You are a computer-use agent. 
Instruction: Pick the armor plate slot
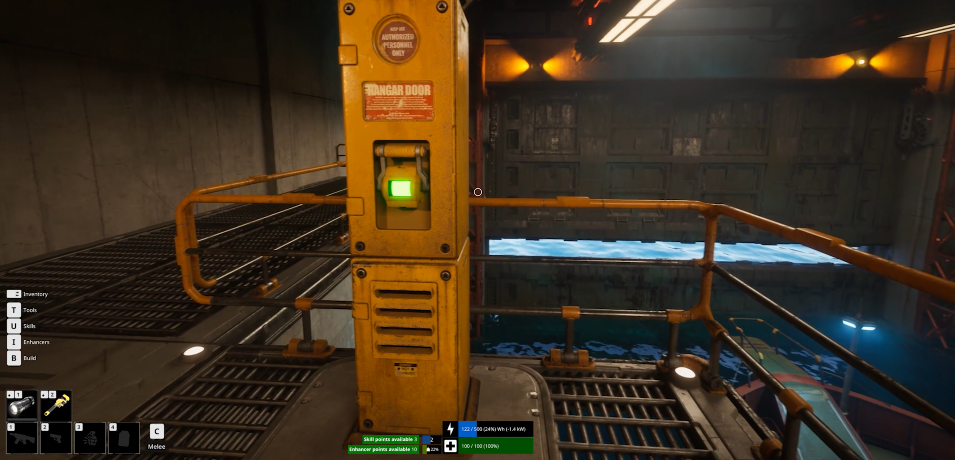123,438
